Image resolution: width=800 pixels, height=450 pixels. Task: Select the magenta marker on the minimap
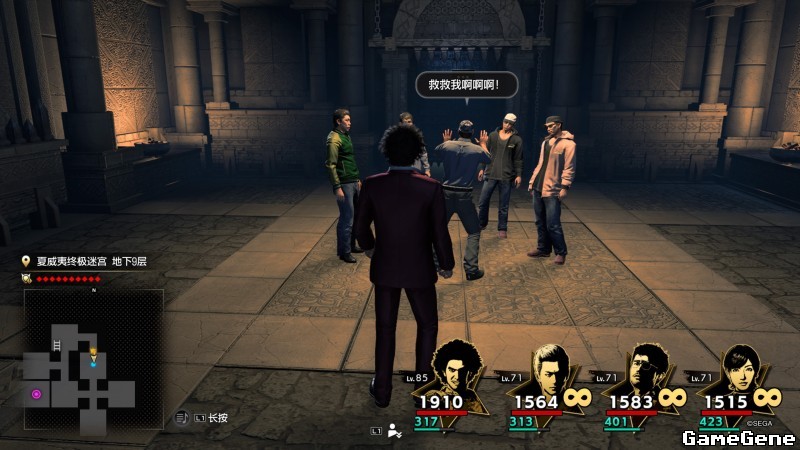coord(37,394)
